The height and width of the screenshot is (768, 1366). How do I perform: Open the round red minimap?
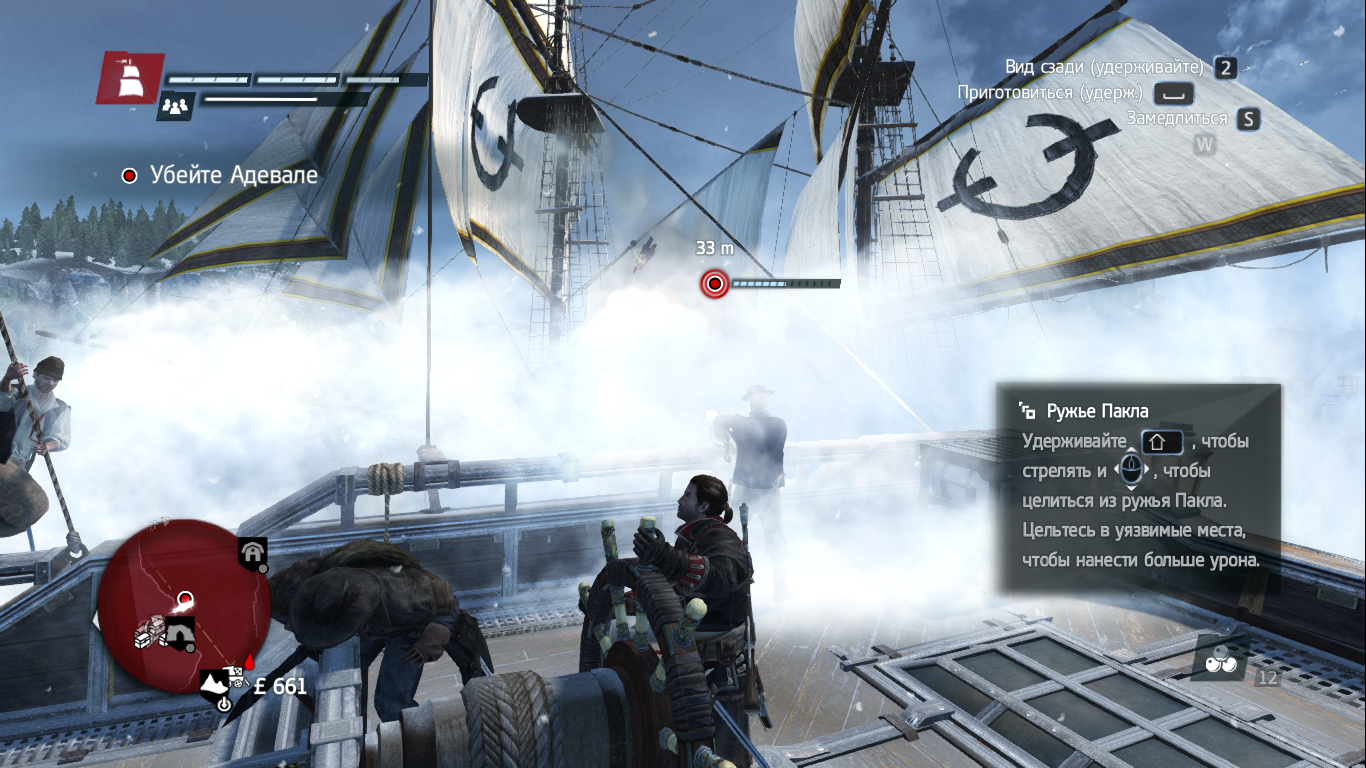182,603
